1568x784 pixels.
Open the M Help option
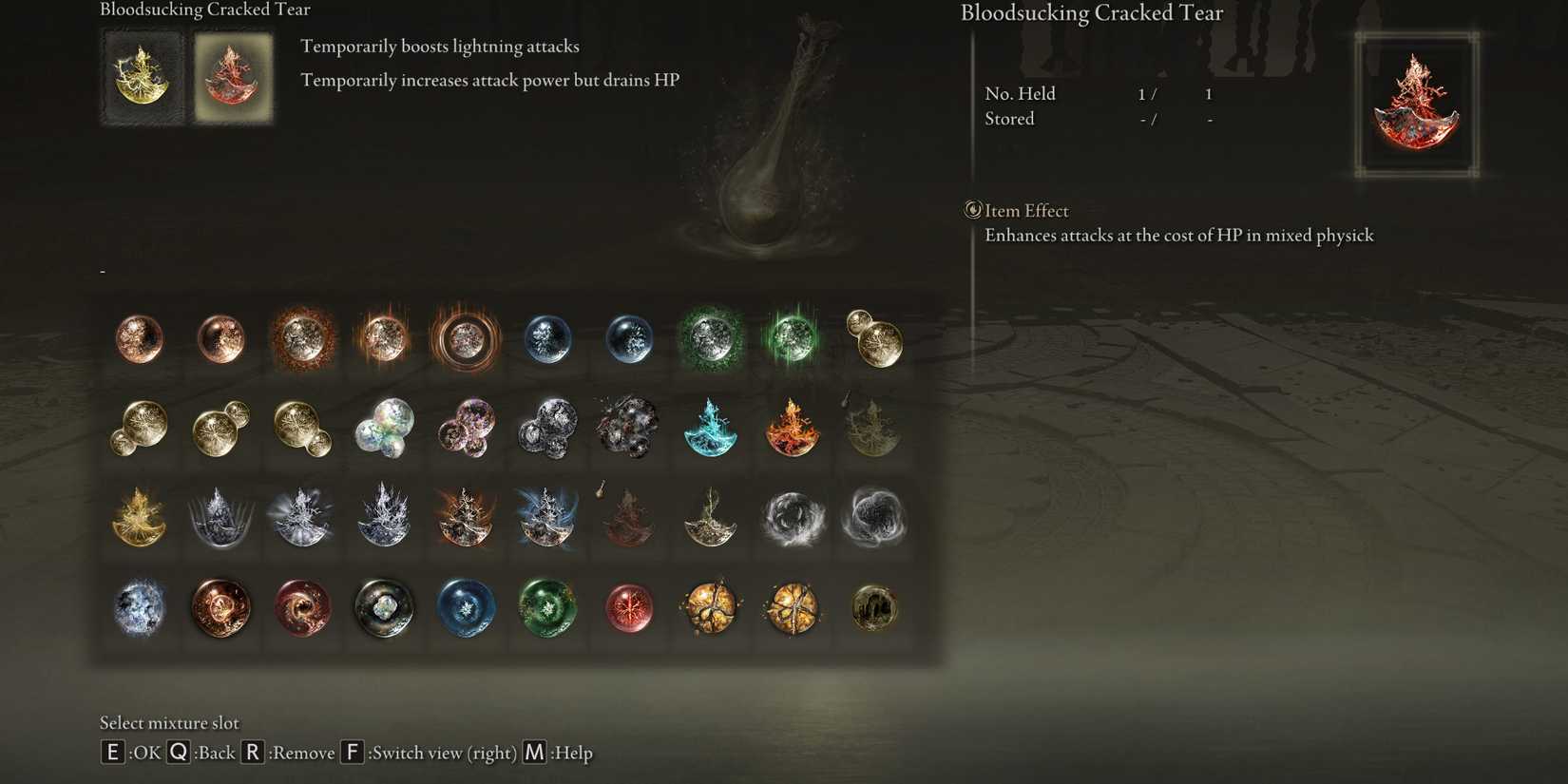tap(532, 752)
